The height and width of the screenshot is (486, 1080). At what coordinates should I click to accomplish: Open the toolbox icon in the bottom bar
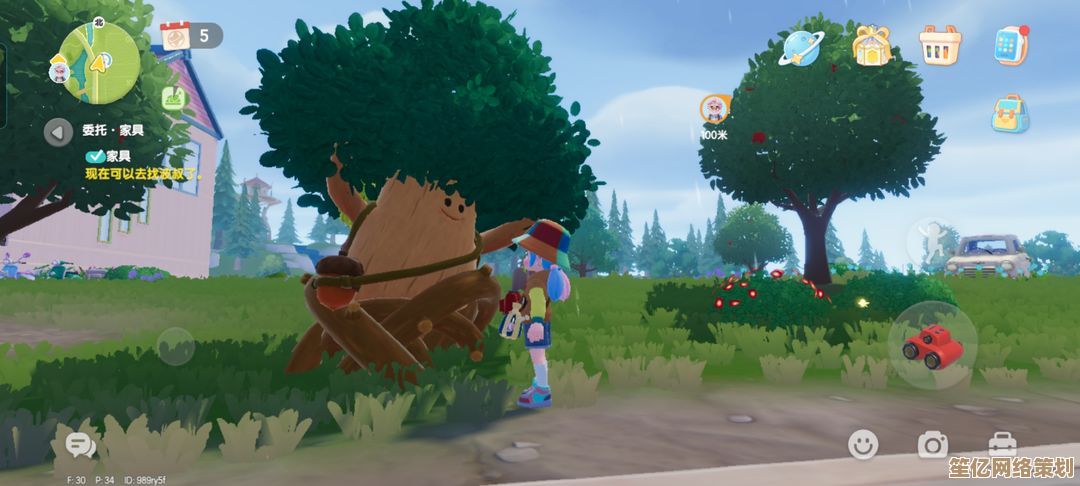tap(1002, 445)
